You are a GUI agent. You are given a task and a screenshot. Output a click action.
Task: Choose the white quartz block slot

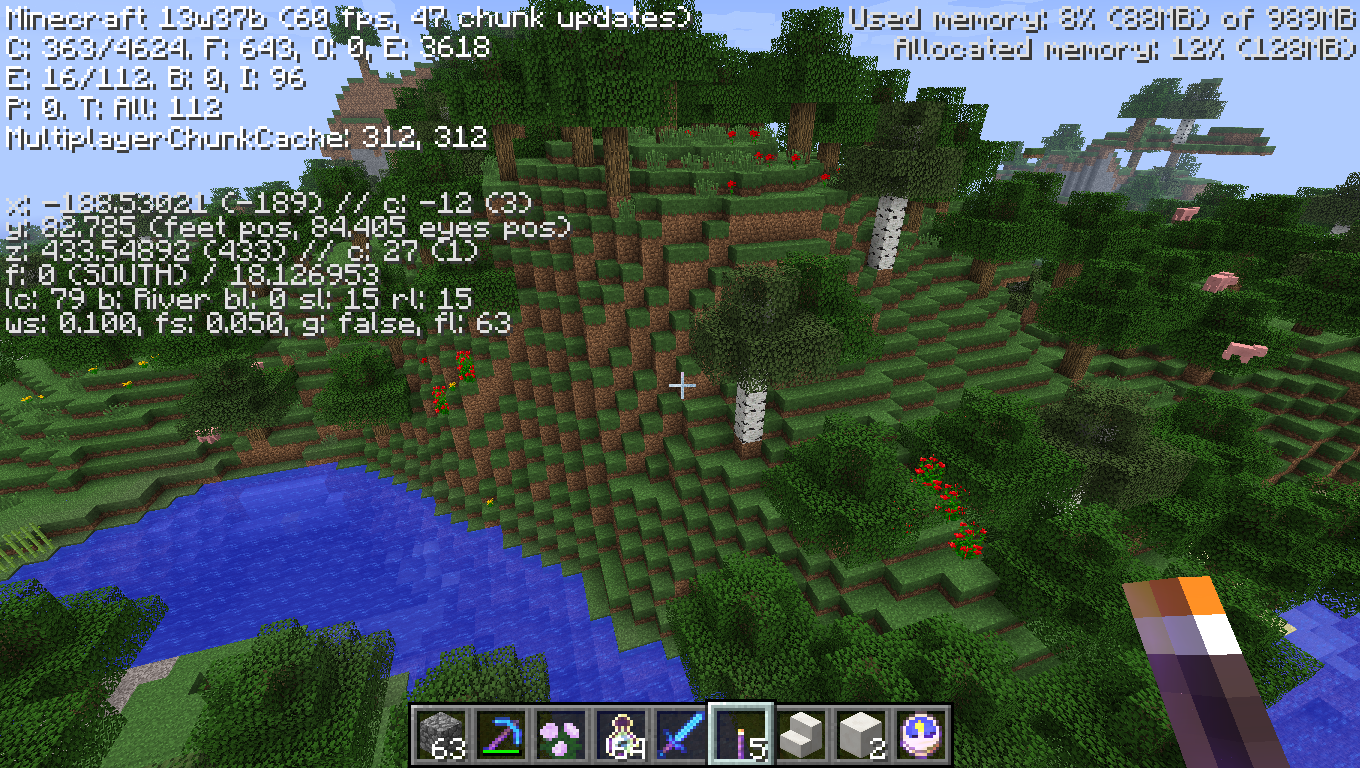[x=860, y=735]
